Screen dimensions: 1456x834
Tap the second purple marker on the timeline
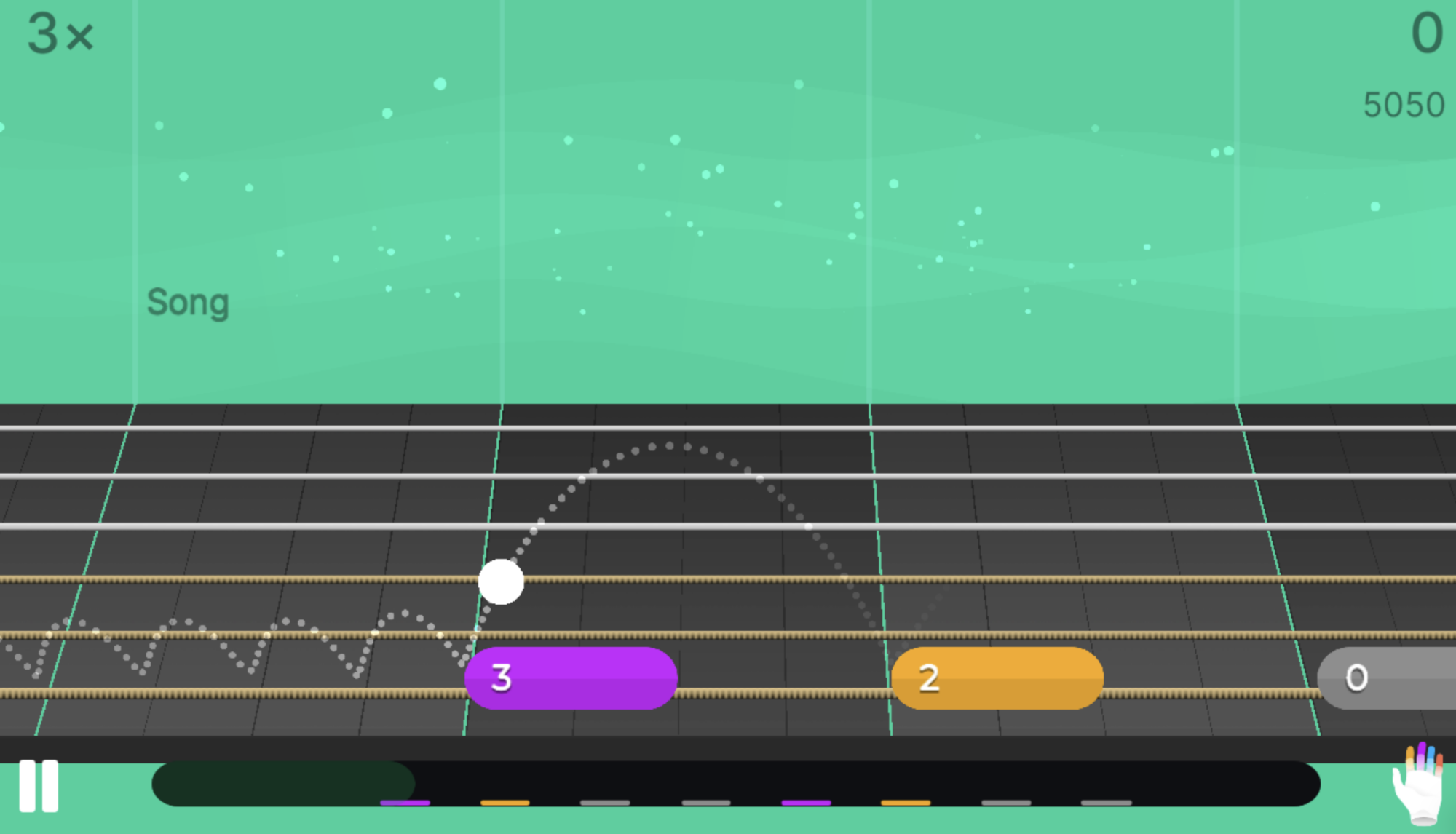tap(804, 803)
